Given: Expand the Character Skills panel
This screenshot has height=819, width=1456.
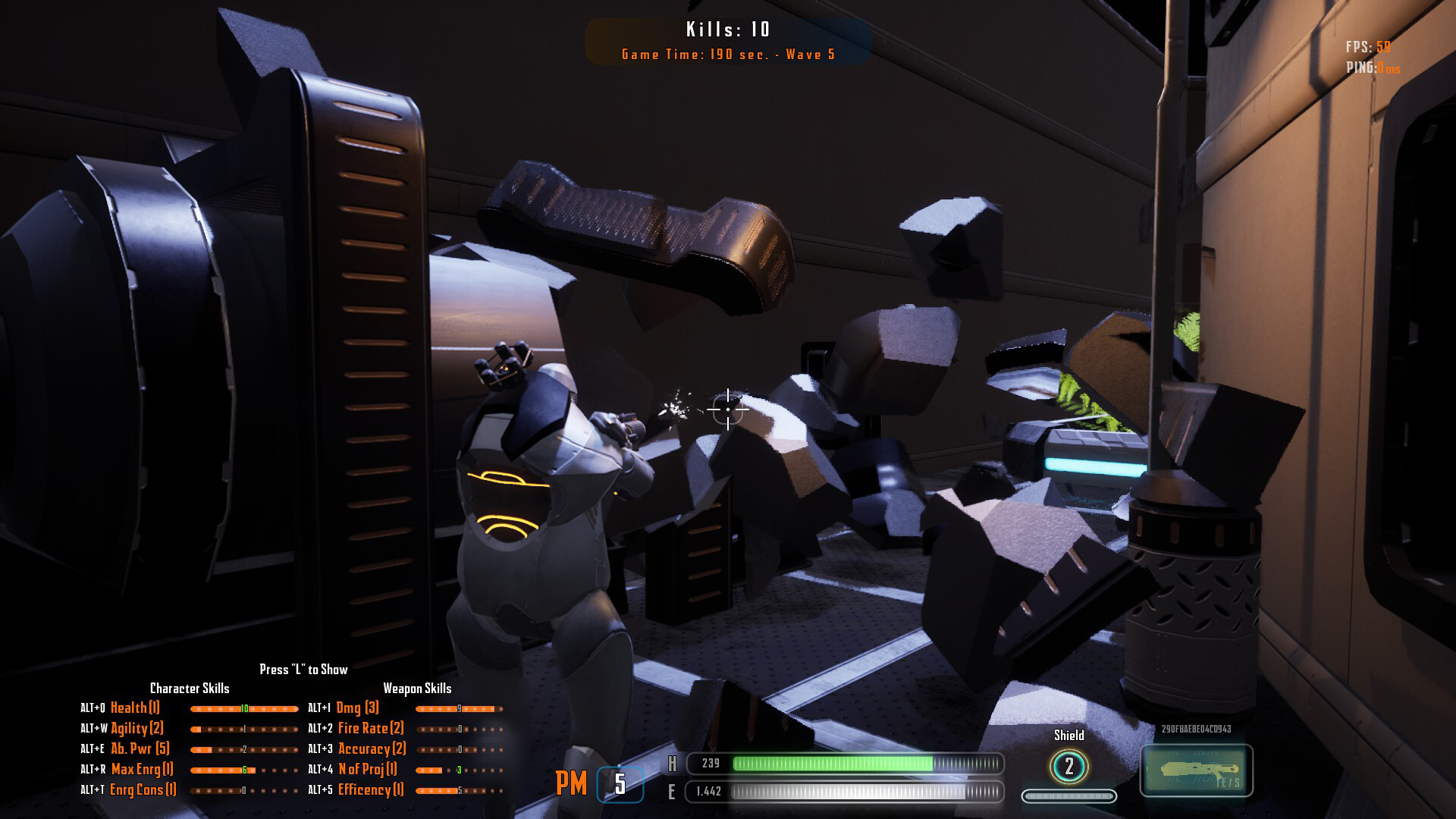Looking at the screenshot, I should 191,689.
